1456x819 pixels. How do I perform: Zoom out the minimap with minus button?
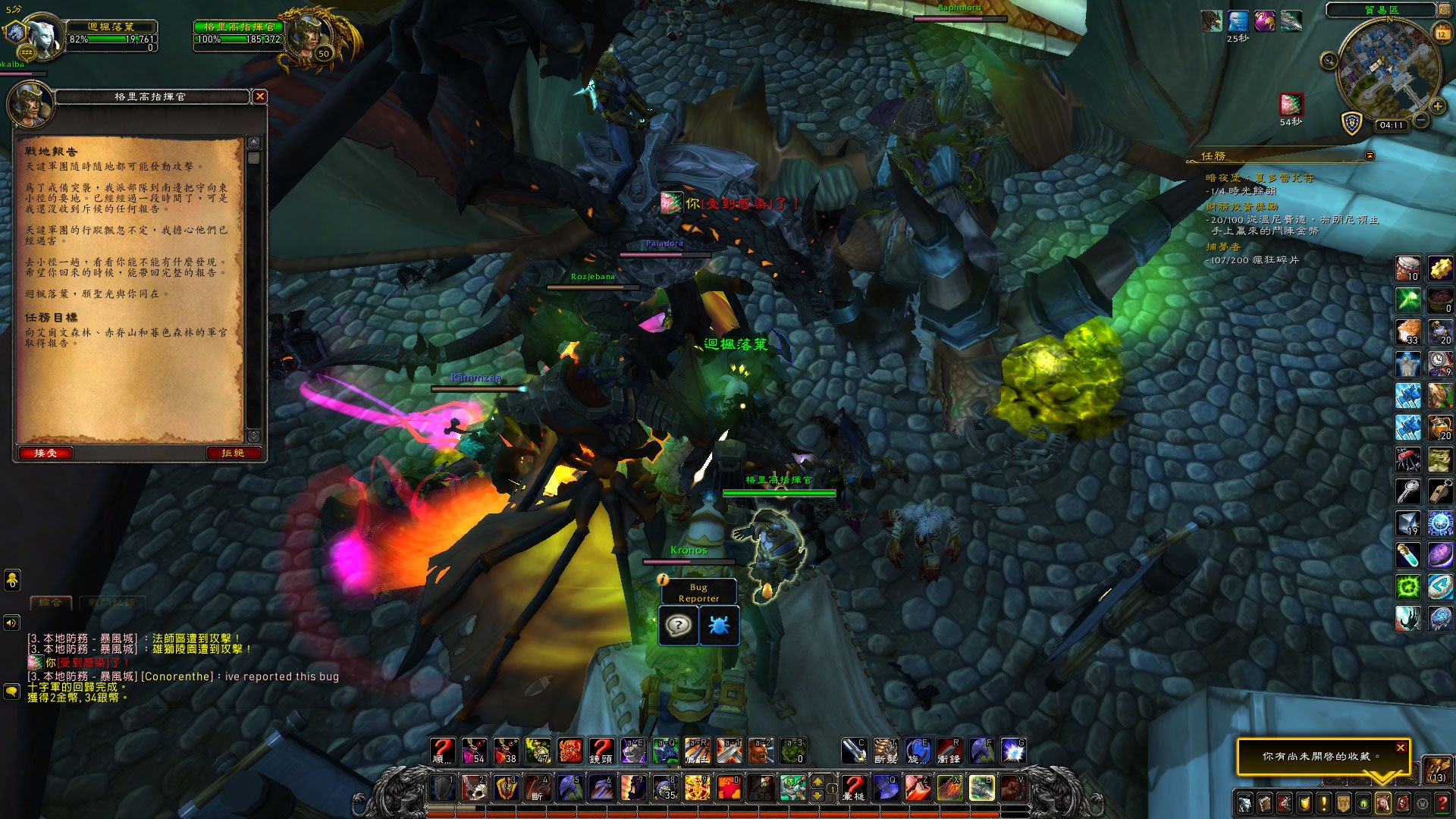click(x=1422, y=121)
